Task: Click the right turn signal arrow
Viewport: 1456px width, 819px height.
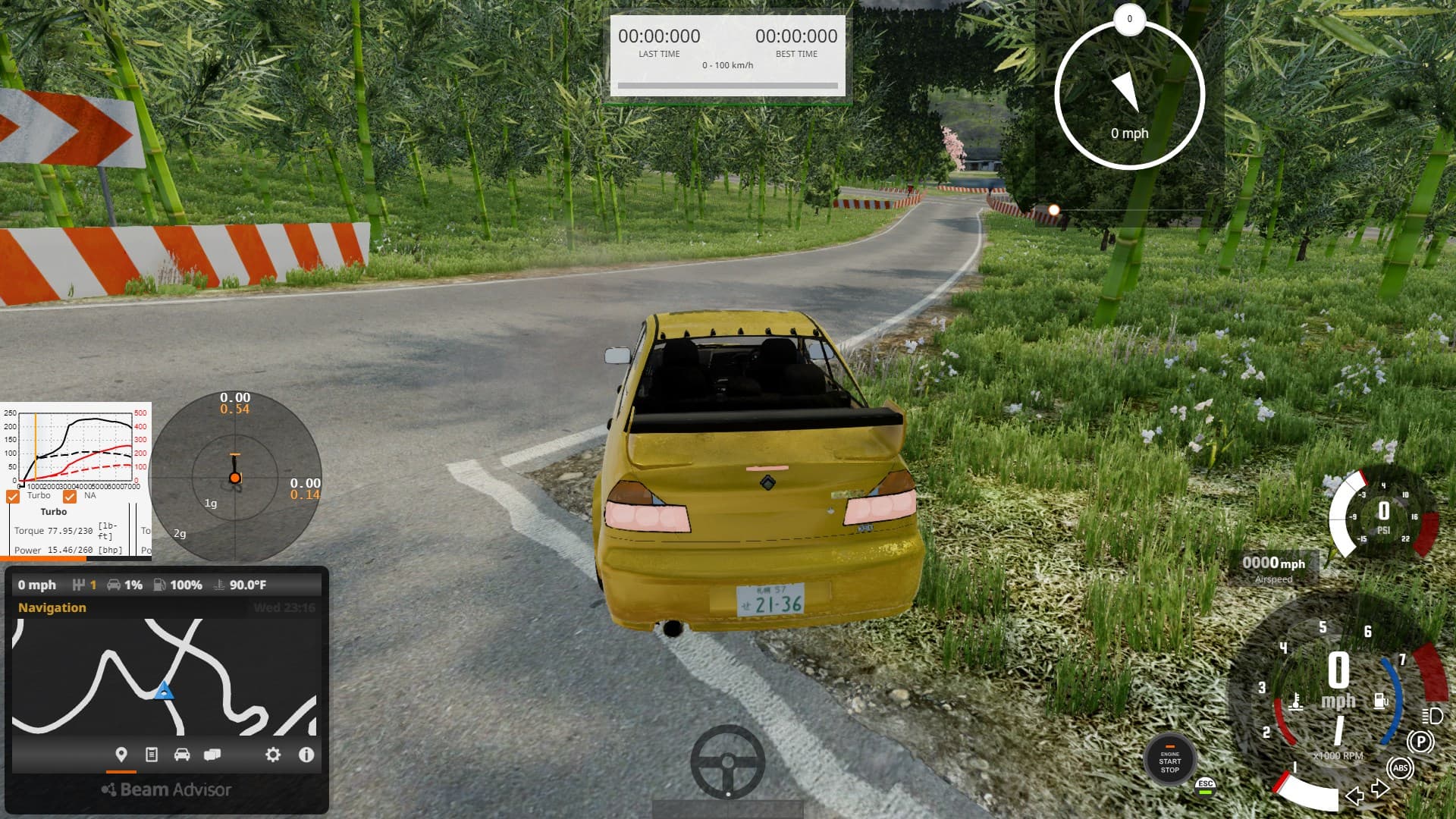Action: [1380, 789]
